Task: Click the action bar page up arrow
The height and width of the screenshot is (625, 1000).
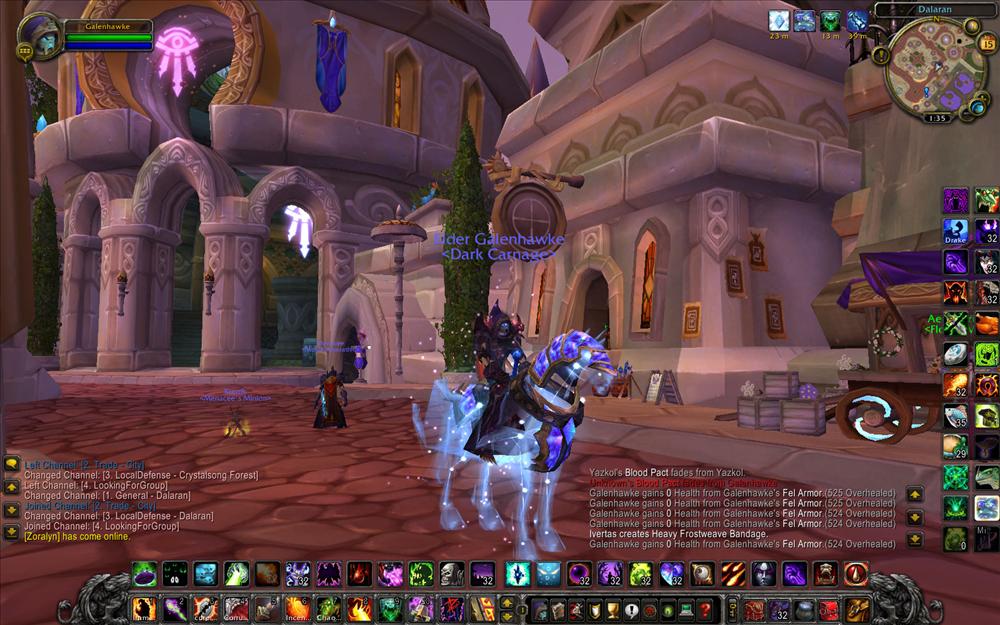Action: (x=507, y=602)
